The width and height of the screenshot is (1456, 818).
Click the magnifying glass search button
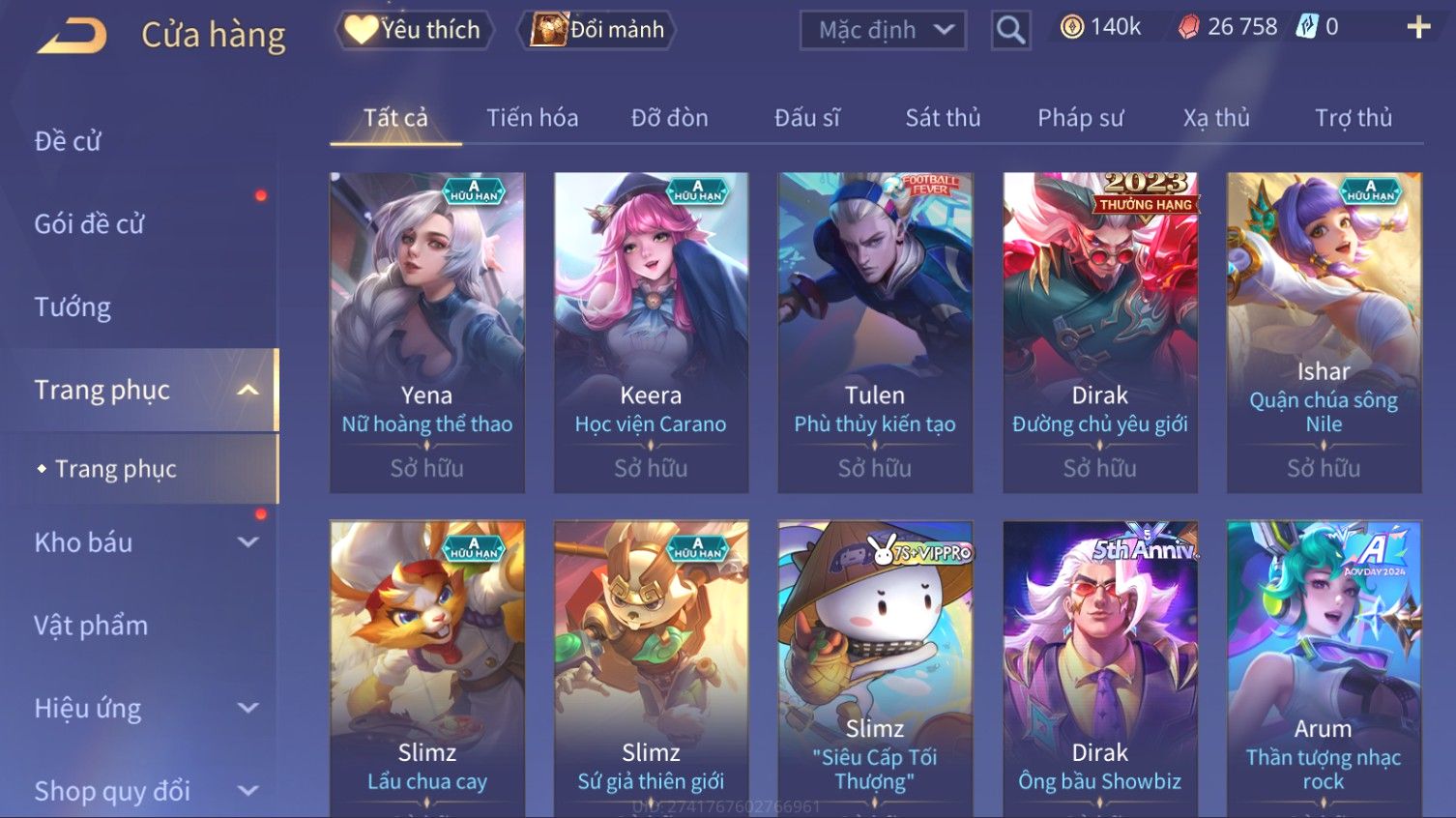(x=1010, y=31)
